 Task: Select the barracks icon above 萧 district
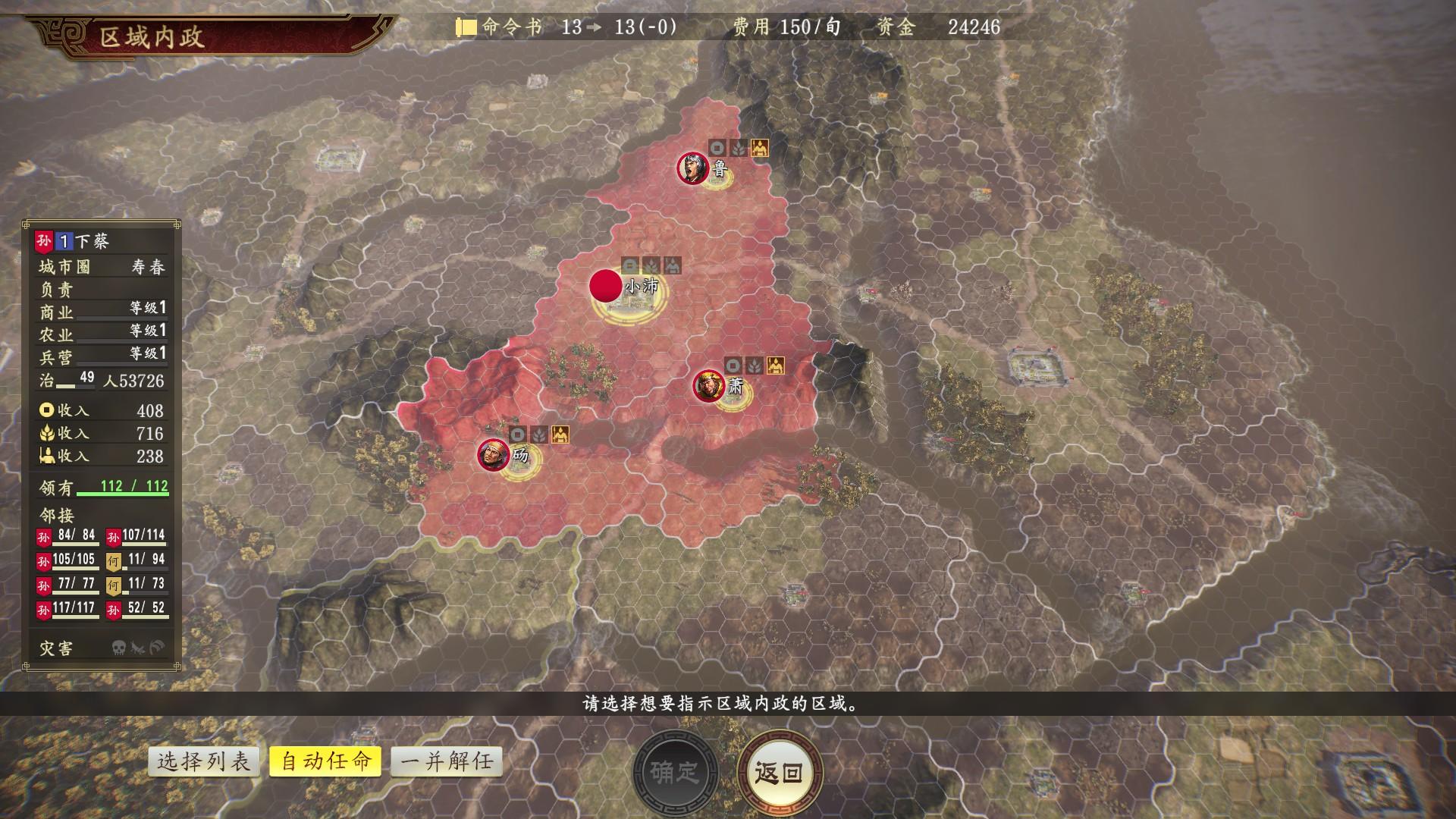click(774, 366)
